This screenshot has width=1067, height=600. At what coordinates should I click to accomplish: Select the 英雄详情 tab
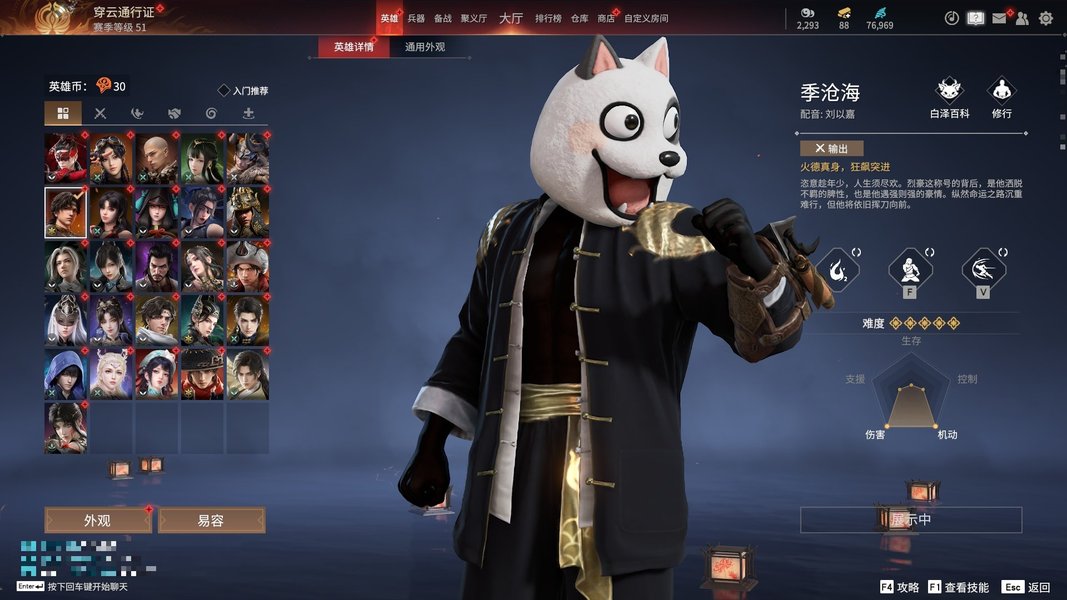[354, 47]
